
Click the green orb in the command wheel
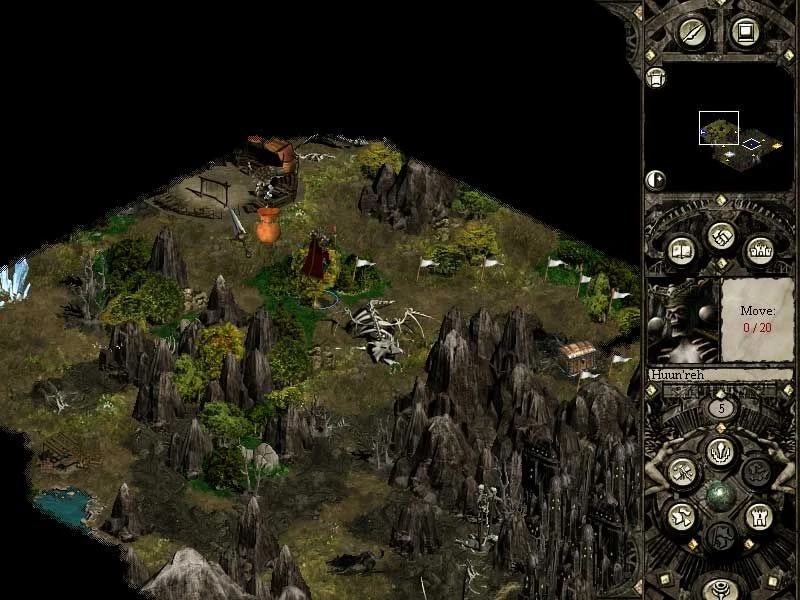coord(720,494)
